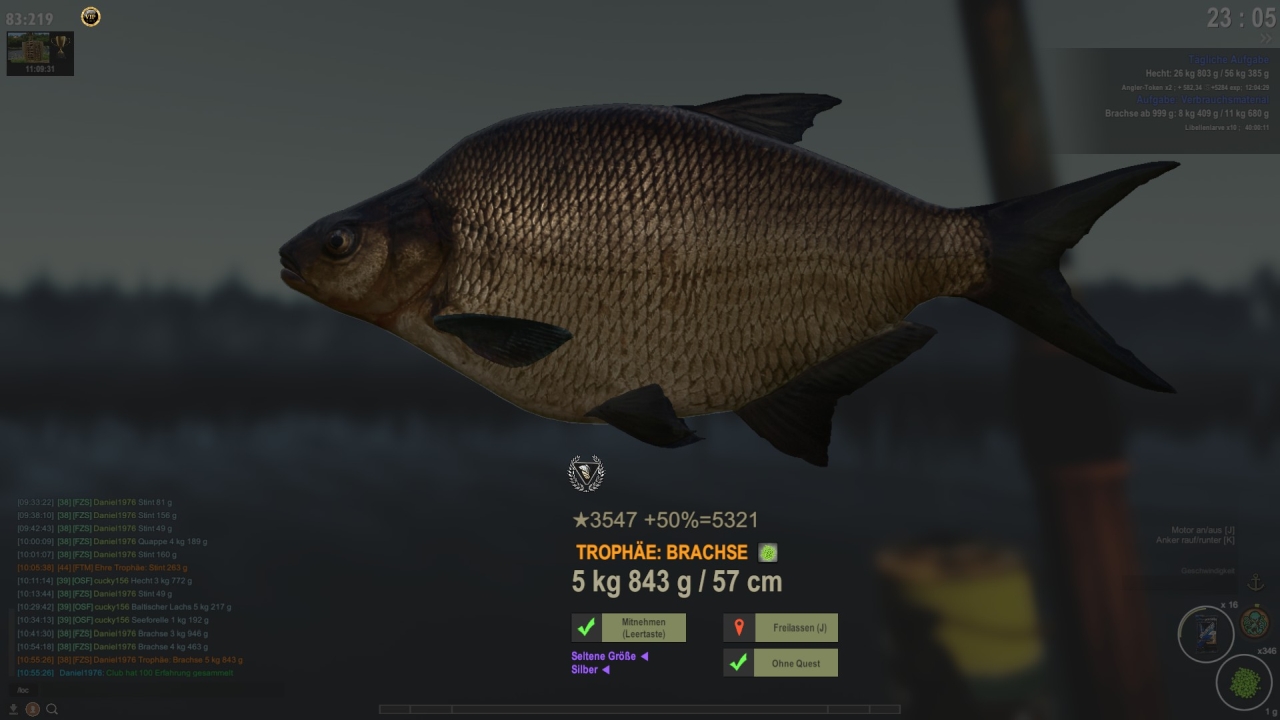The image size is (1280, 720).
Task: Click the chat player profile icon
Action: [32, 709]
